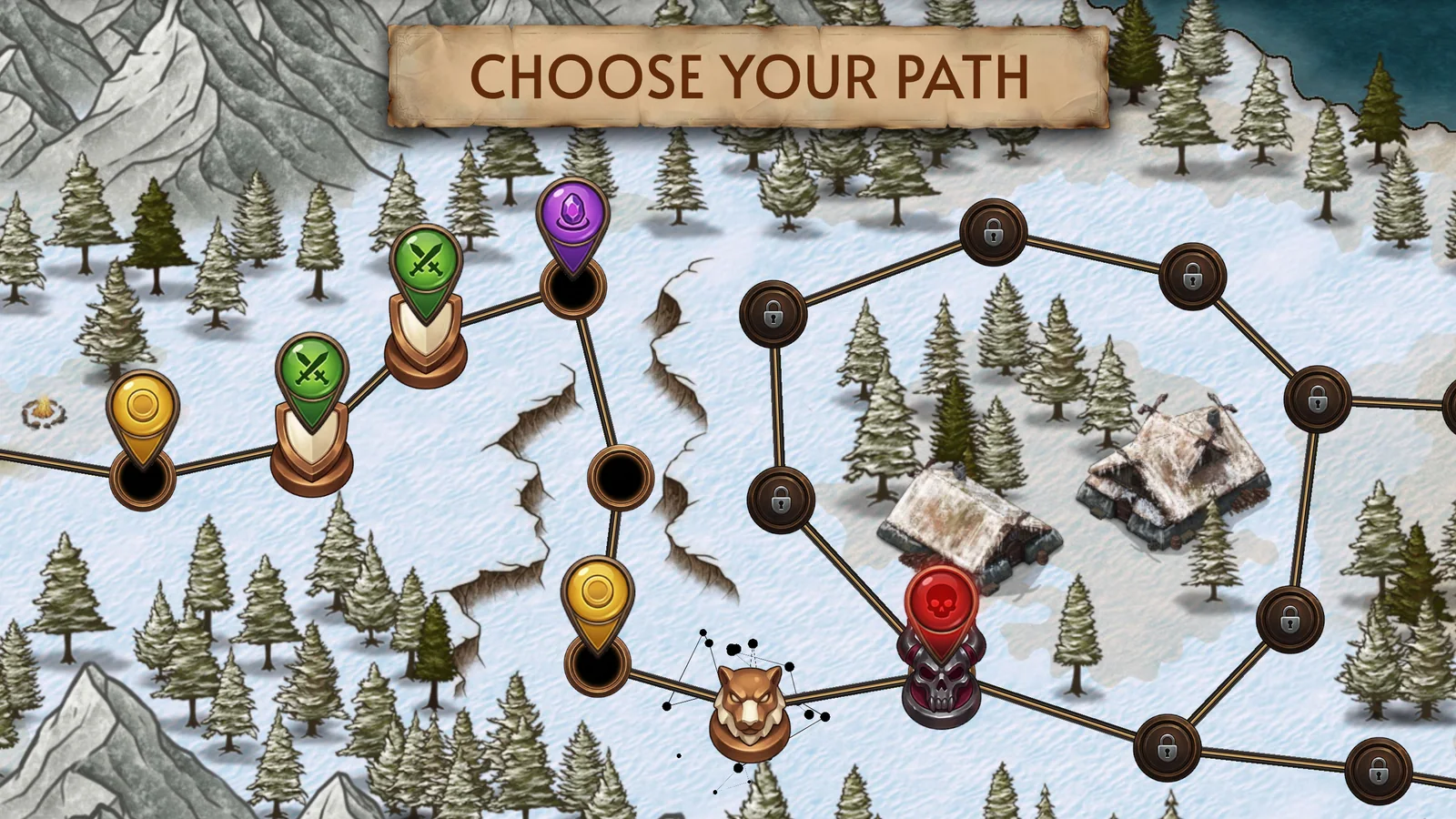The width and height of the screenshot is (1456, 819).
Task: Select the purple gem map marker
Action: click(x=571, y=218)
